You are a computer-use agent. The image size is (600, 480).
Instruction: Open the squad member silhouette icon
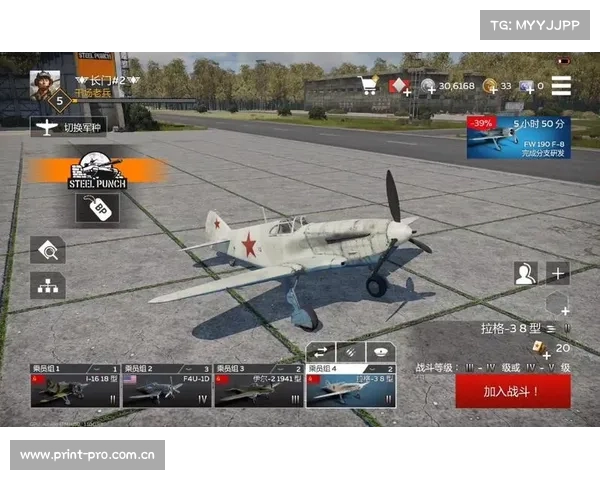pyautogui.click(x=525, y=273)
